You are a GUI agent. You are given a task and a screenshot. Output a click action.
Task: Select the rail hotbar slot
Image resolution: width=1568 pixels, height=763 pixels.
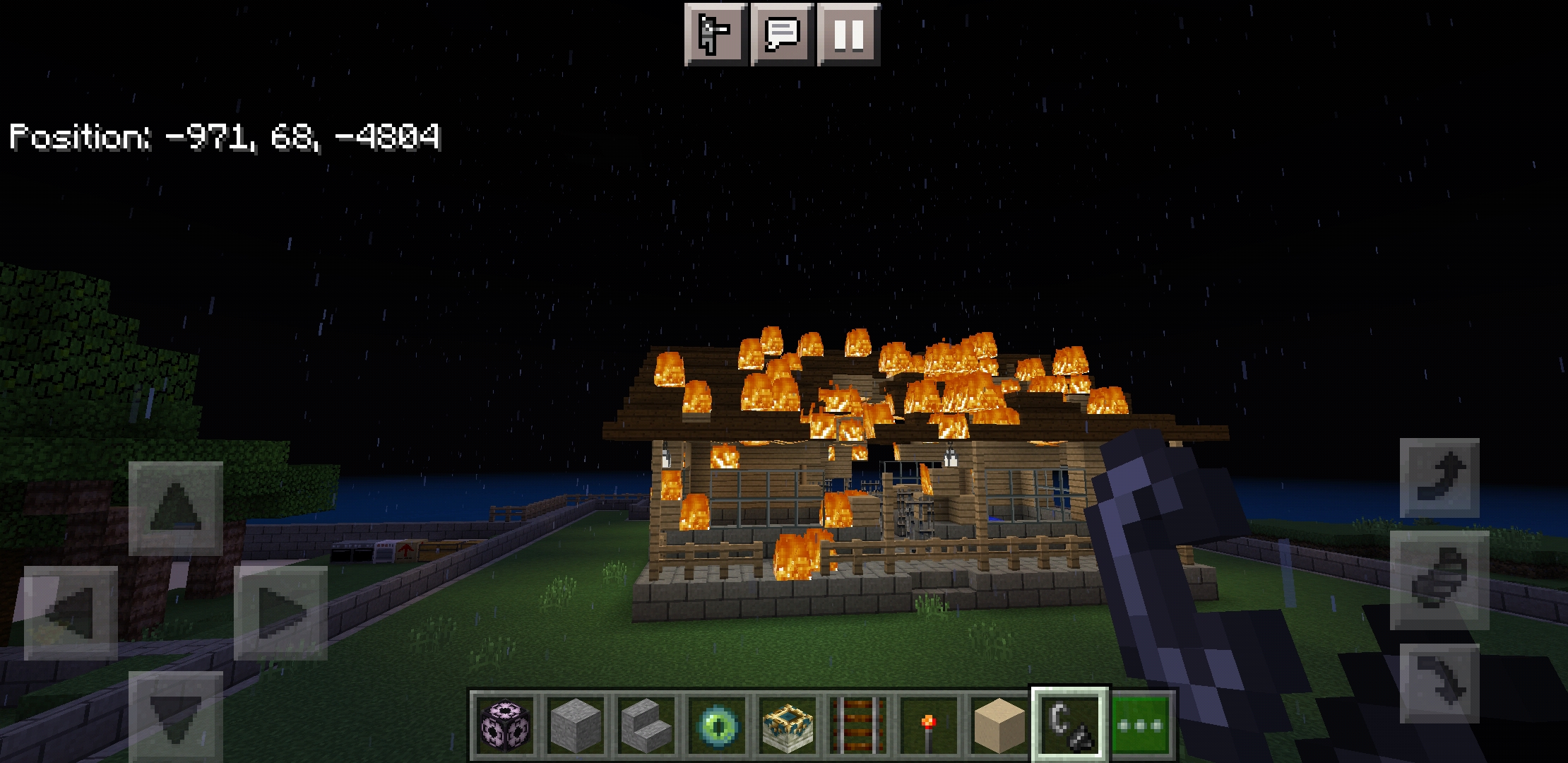[857, 726]
